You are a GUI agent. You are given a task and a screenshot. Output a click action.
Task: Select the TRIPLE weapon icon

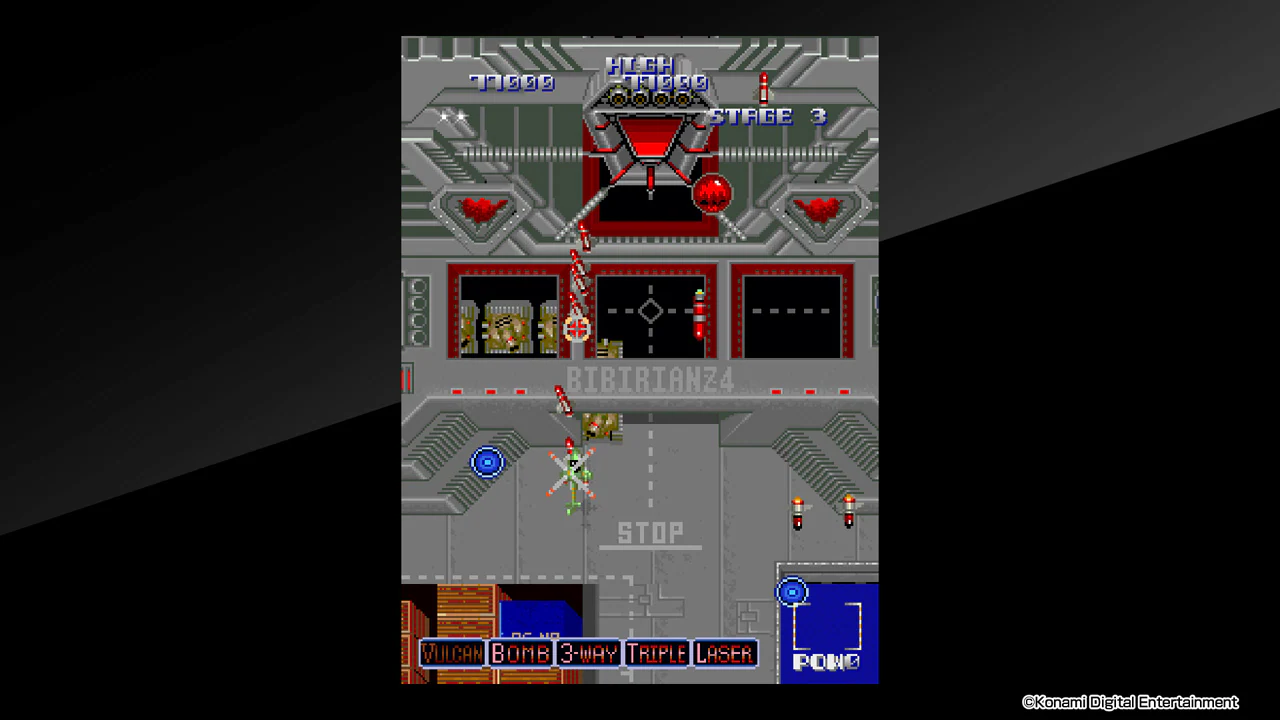(x=657, y=653)
